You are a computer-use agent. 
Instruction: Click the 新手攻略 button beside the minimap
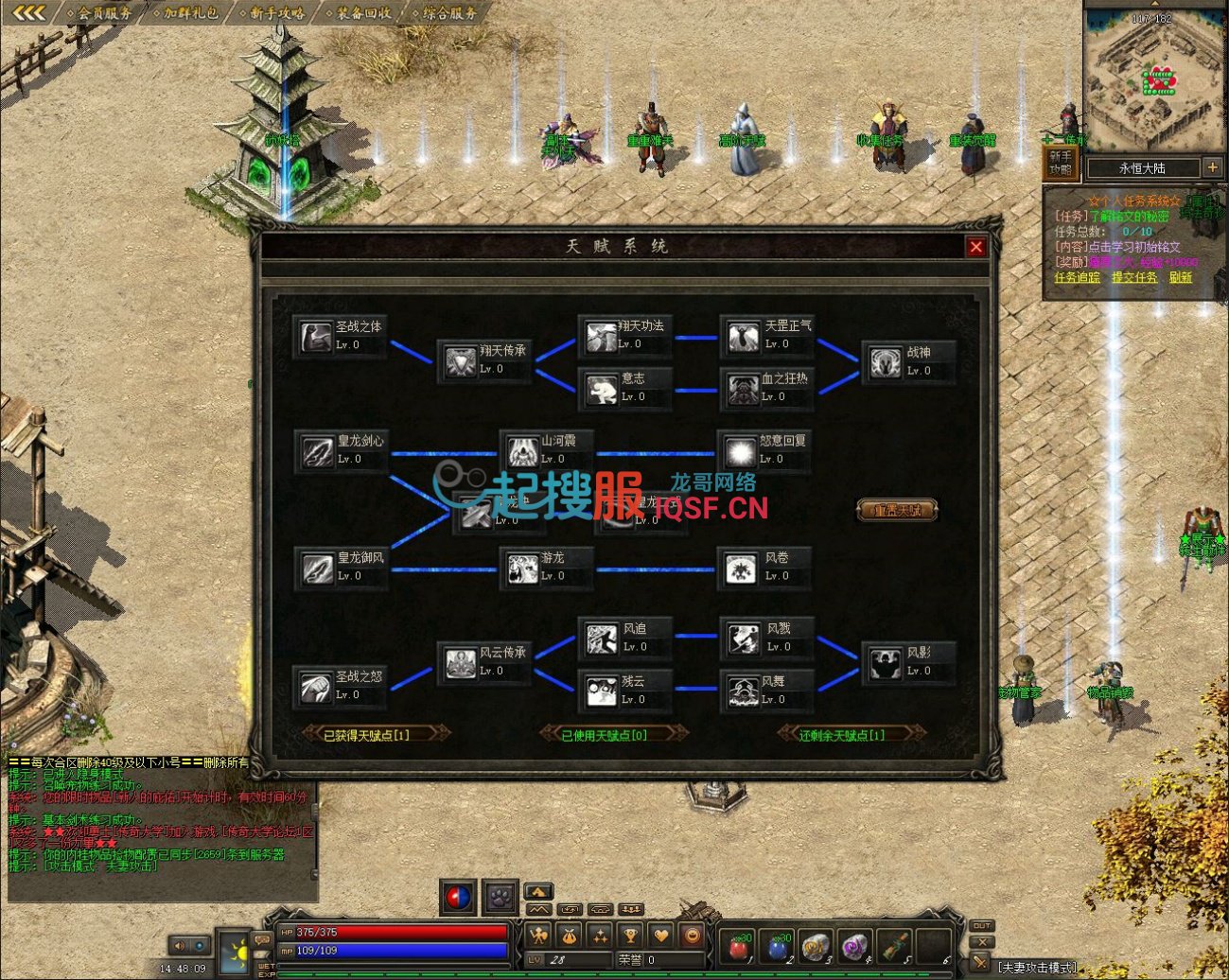1061,163
